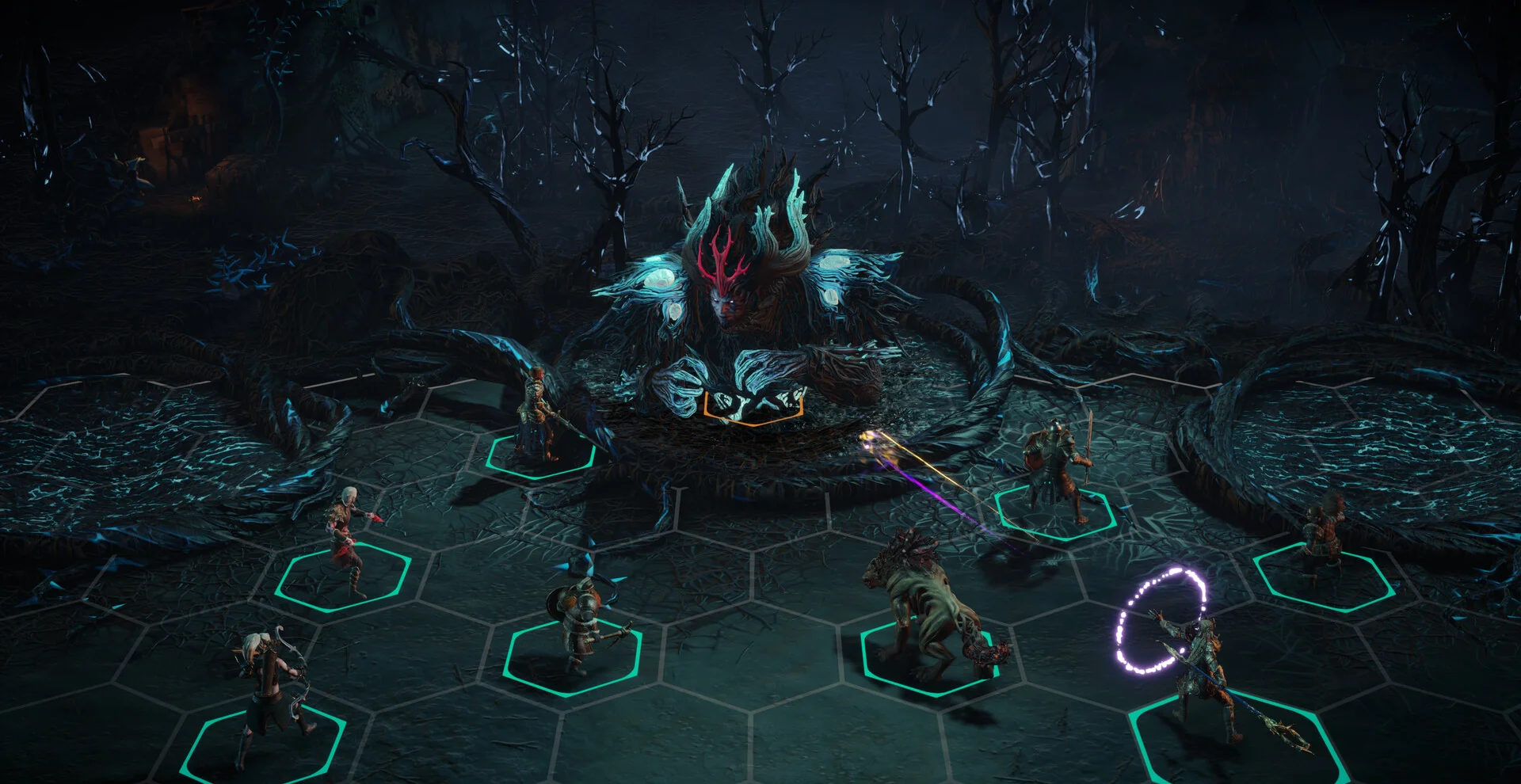Choose the spear-wielding unit beside the boss

540,417
